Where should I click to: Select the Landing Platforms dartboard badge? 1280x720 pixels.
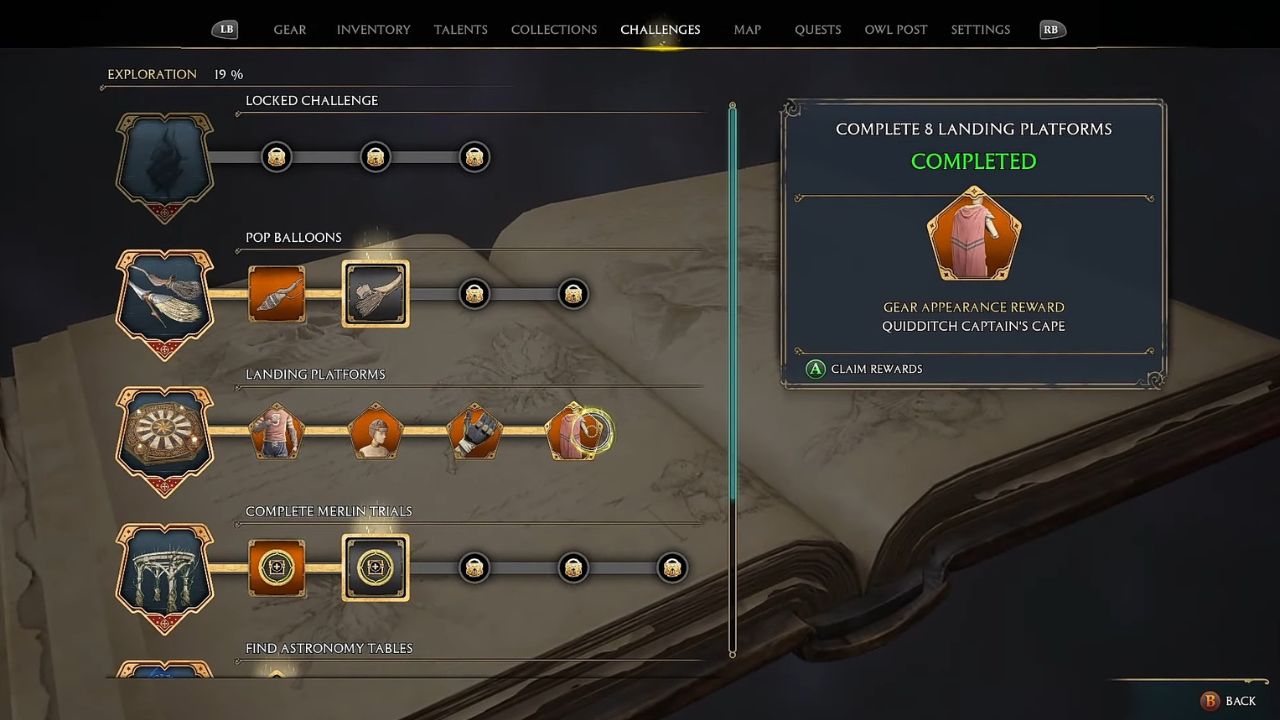point(166,438)
